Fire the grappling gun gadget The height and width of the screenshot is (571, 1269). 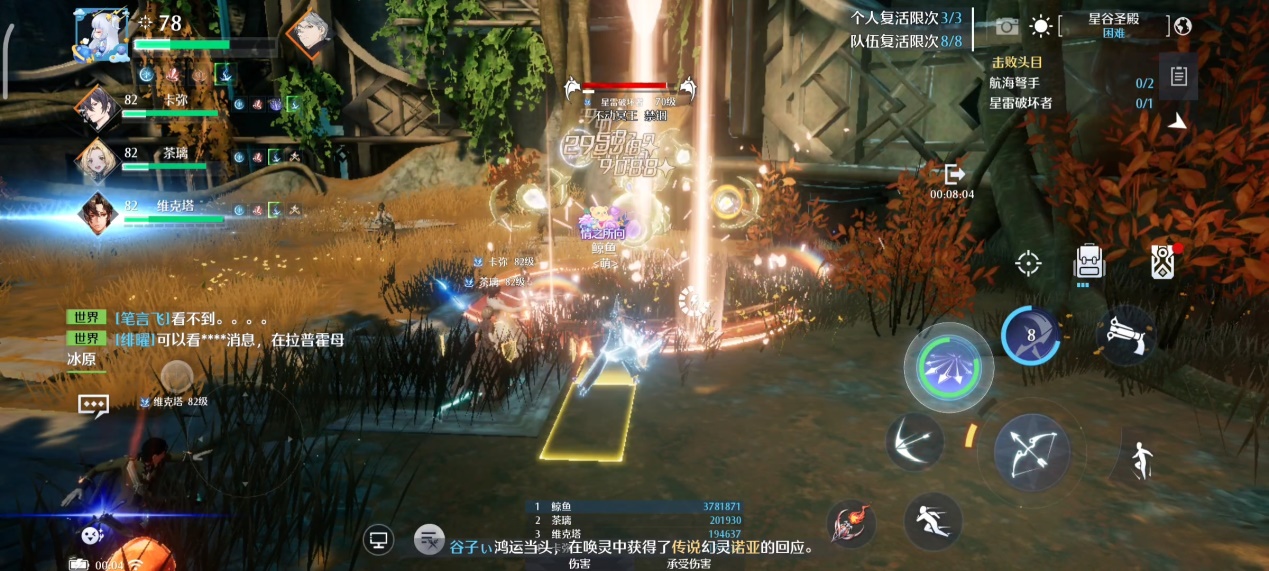[x=1127, y=335]
